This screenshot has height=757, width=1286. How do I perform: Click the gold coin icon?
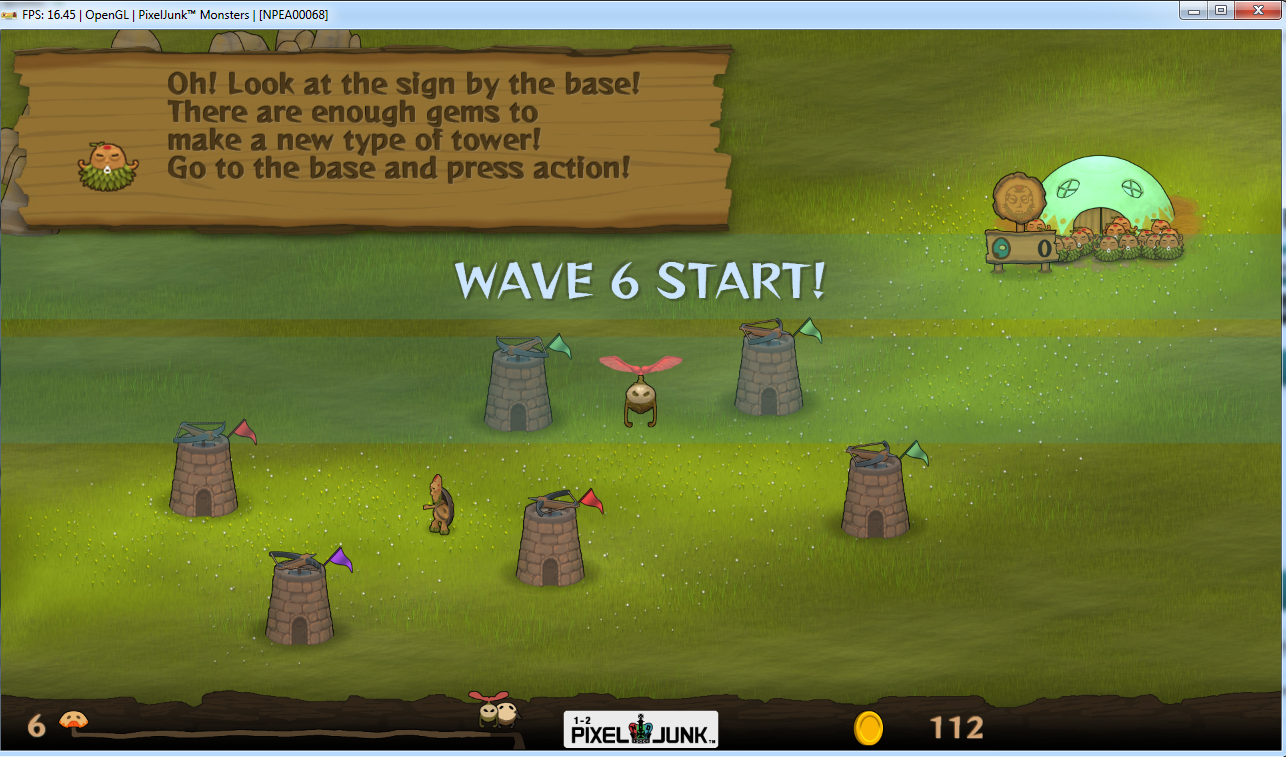click(868, 728)
